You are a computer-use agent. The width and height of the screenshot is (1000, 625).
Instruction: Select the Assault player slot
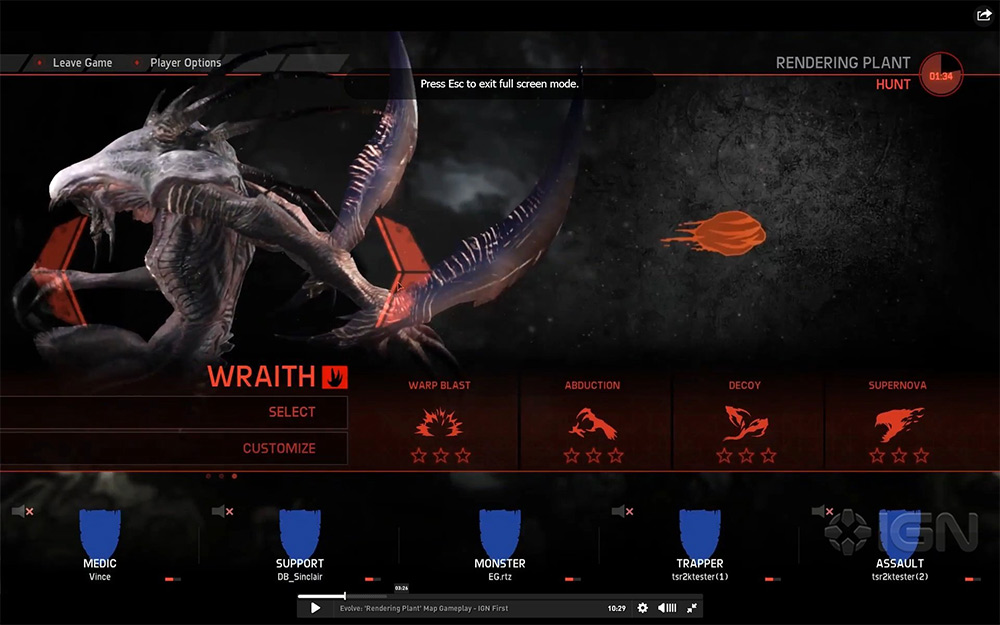coord(899,540)
